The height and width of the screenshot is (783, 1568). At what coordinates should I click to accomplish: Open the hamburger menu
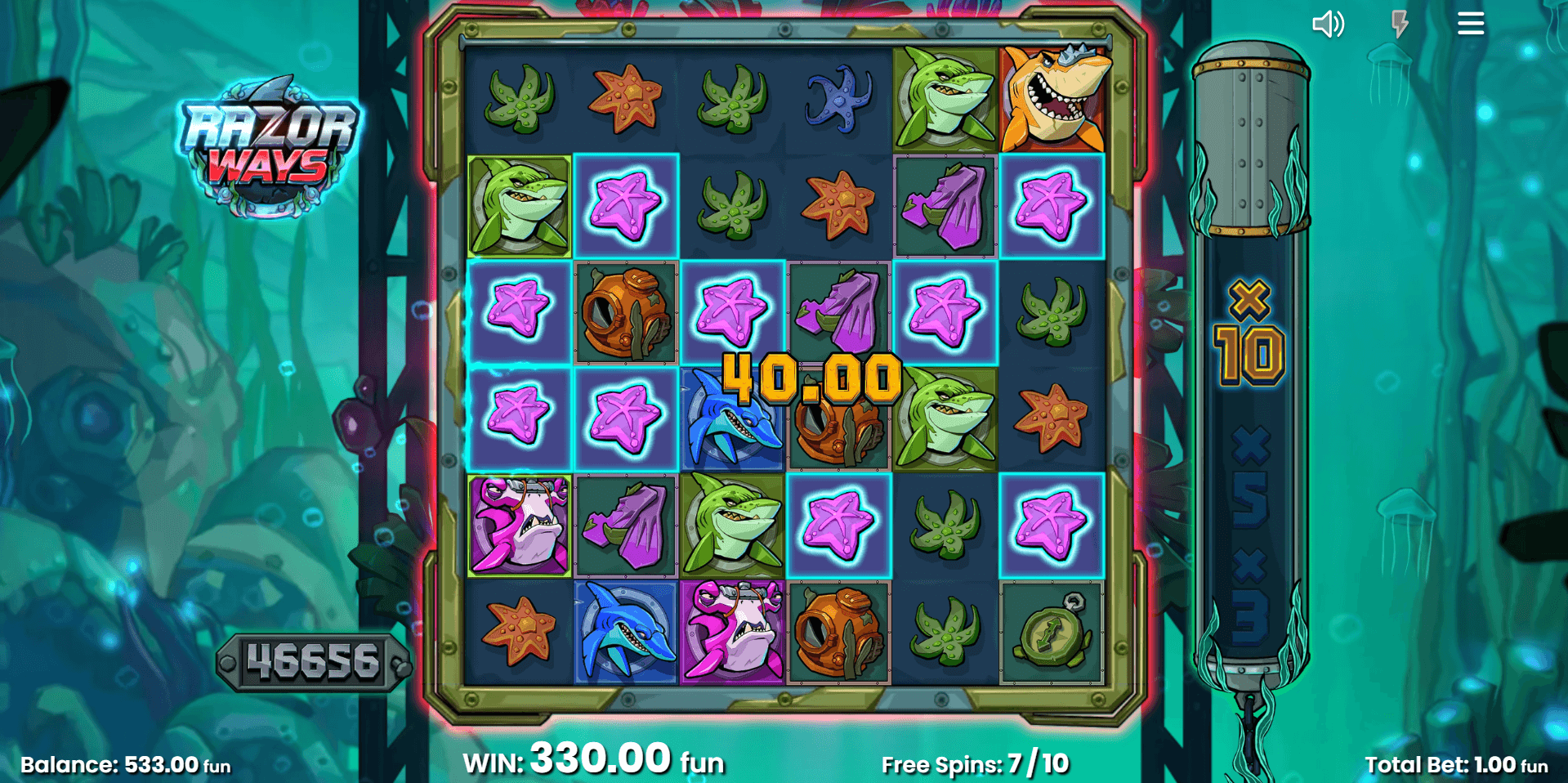[1469, 24]
